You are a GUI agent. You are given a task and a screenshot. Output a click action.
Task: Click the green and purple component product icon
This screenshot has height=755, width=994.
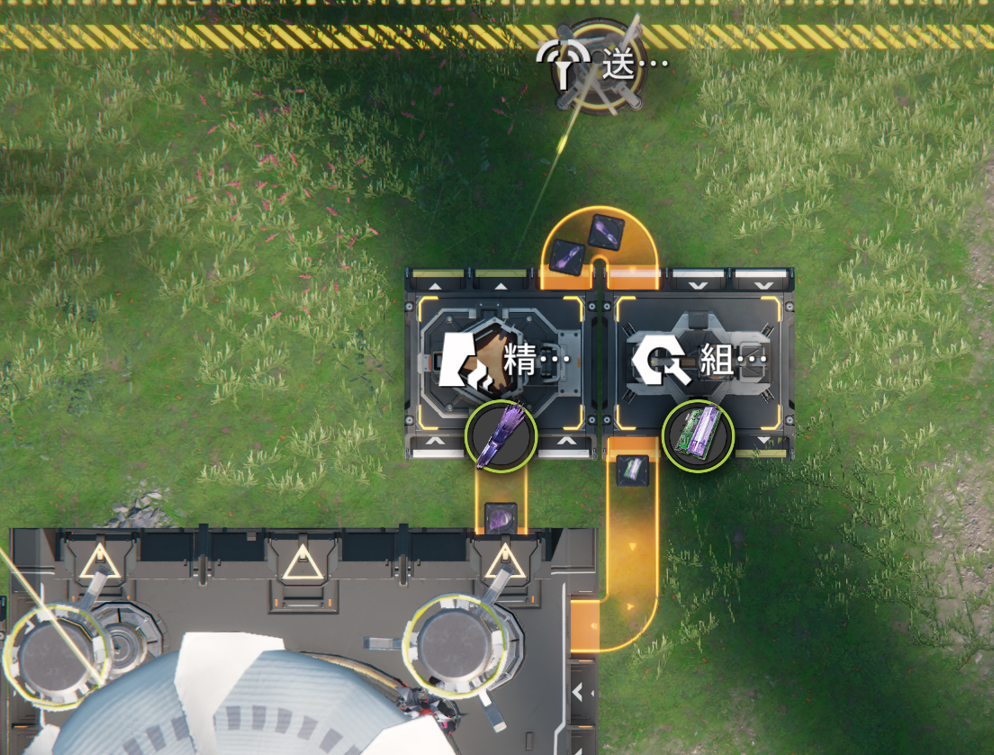point(698,435)
